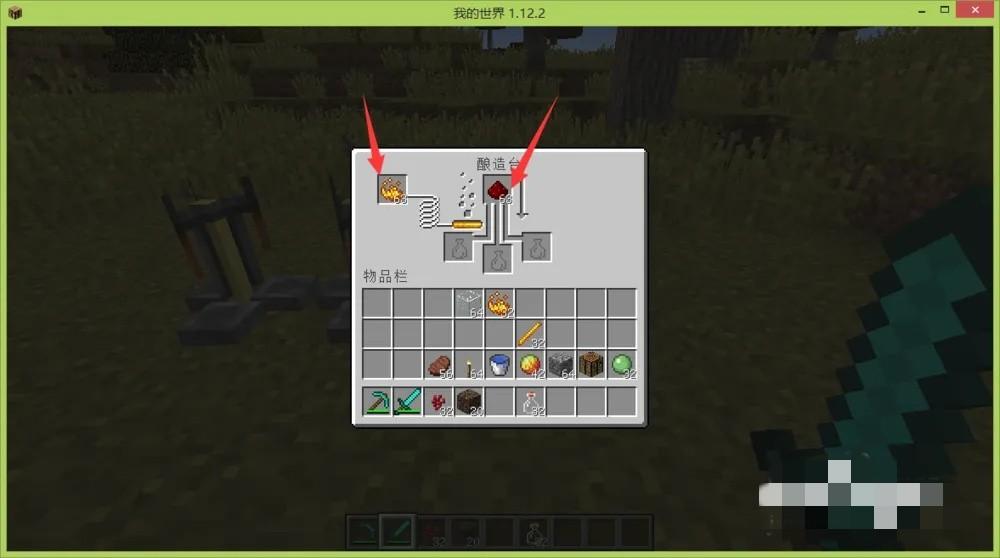The width and height of the screenshot is (1000, 558).
Task: Select the blaze rod stack
Action: pyautogui.click(x=530, y=333)
